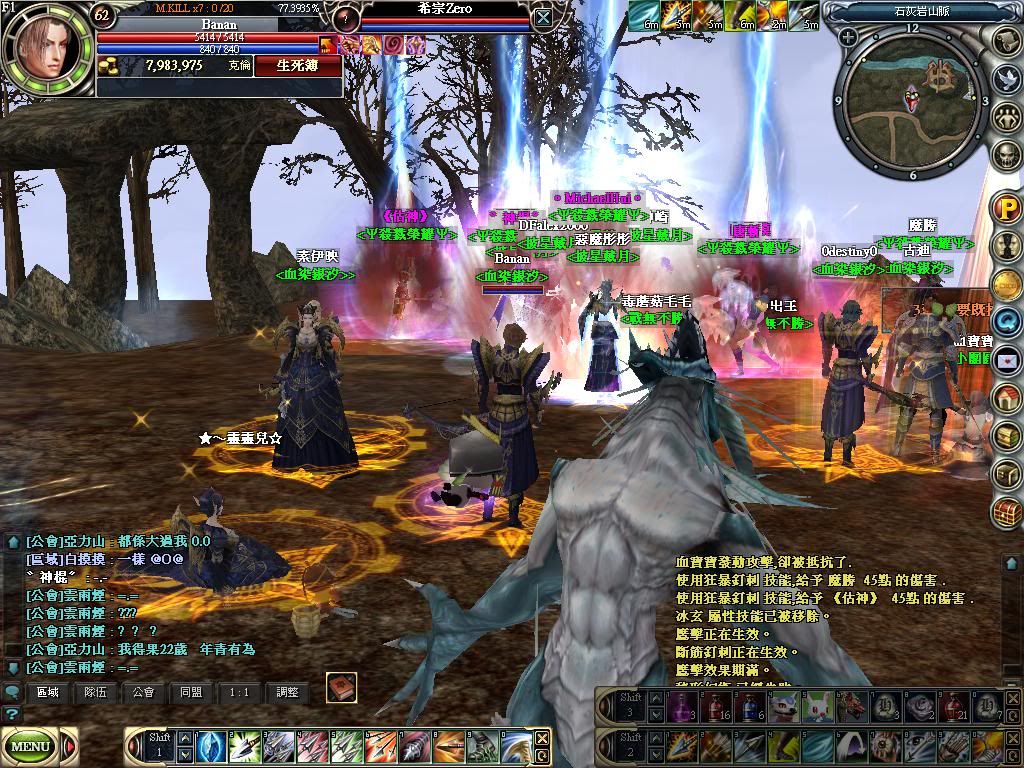This screenshot has width=1024, height=768.
Task: Open the green MENU button
Action: 31,745
